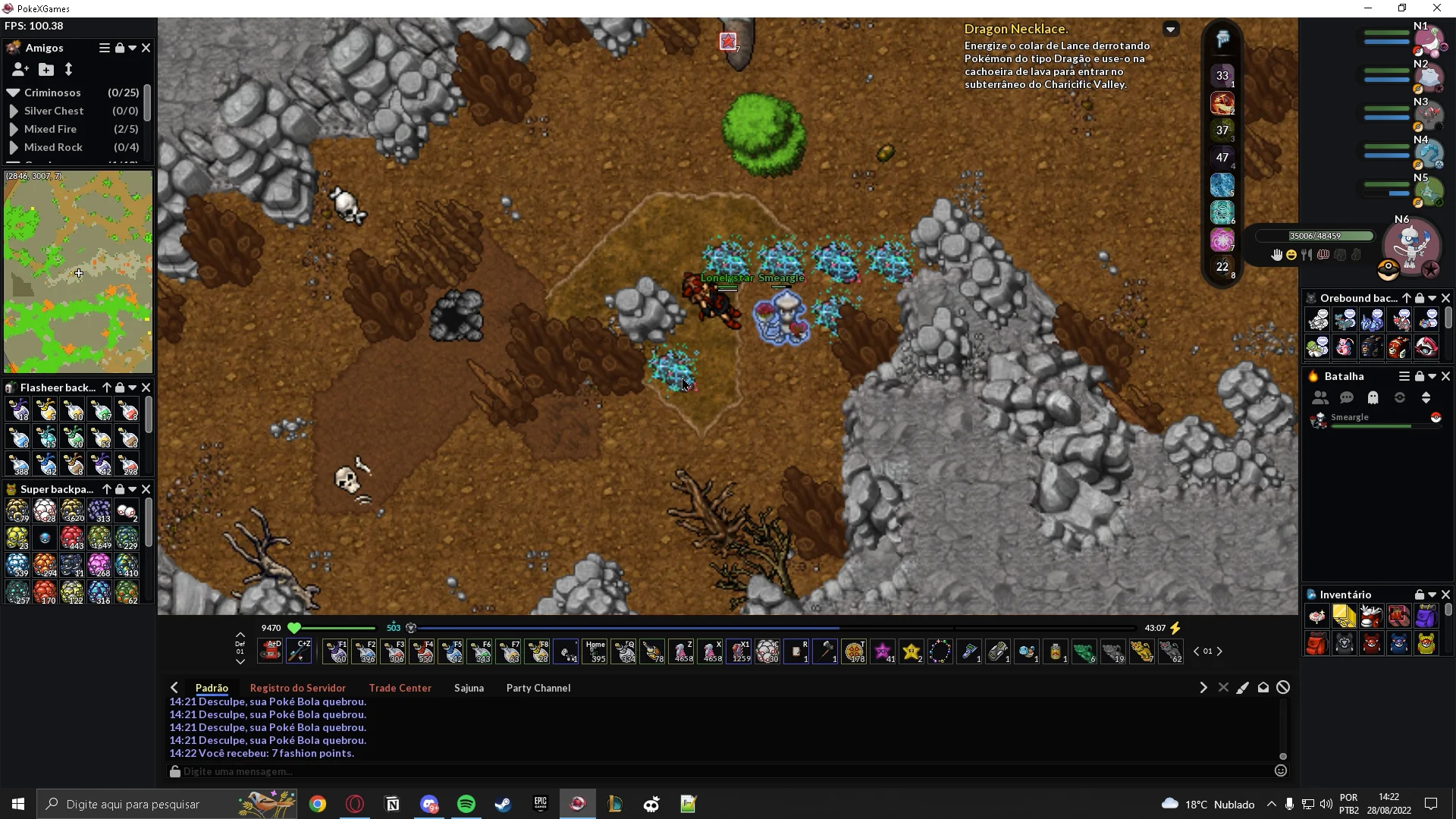Viewport: 1456px width, 819px height.
Task: Switch to the Sajuna chat tab
Action: click(x=469, y=688)
